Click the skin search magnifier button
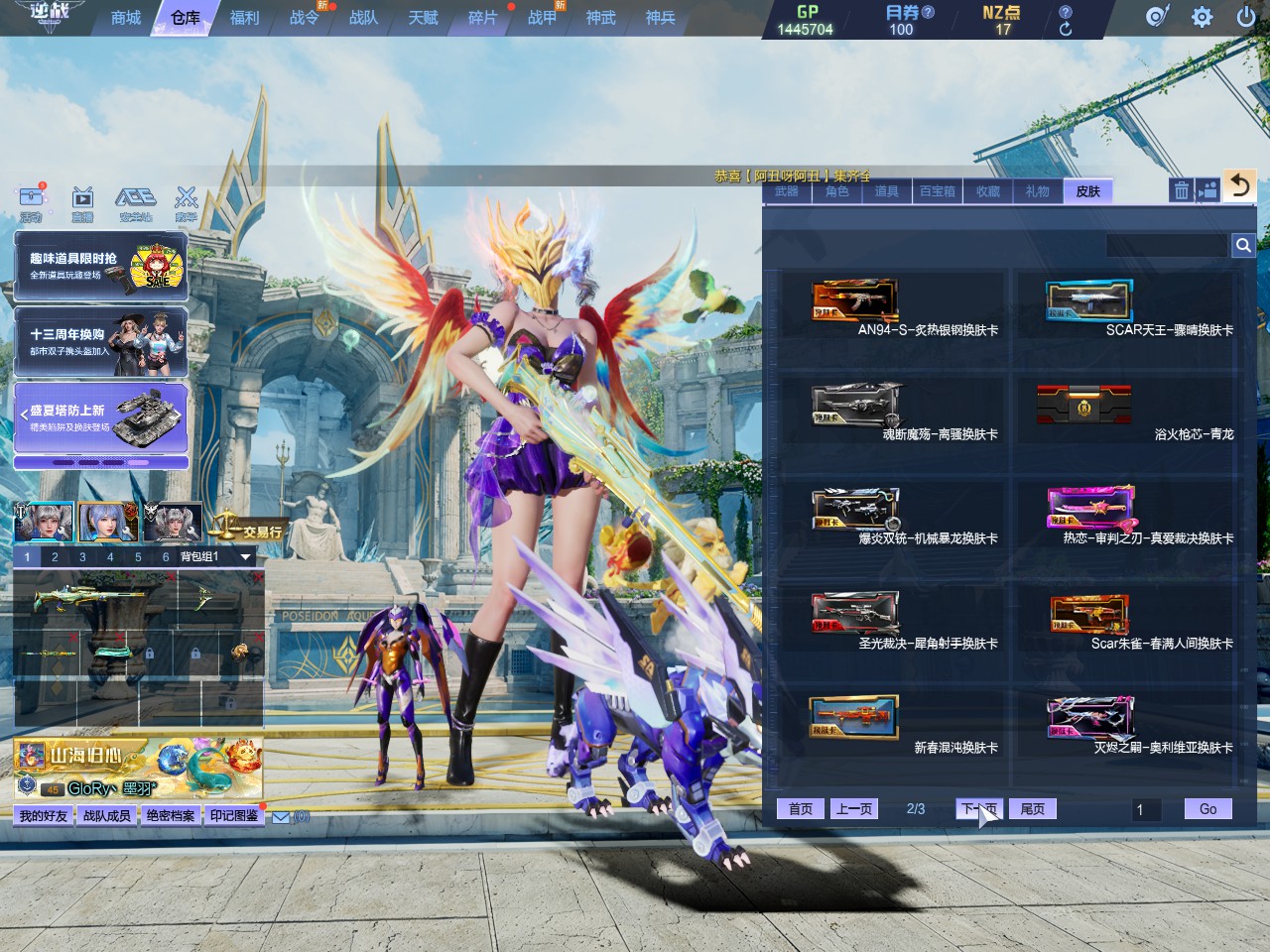Image resolution: width=1270 pixels, height=952 pixels. point(1242,245)
